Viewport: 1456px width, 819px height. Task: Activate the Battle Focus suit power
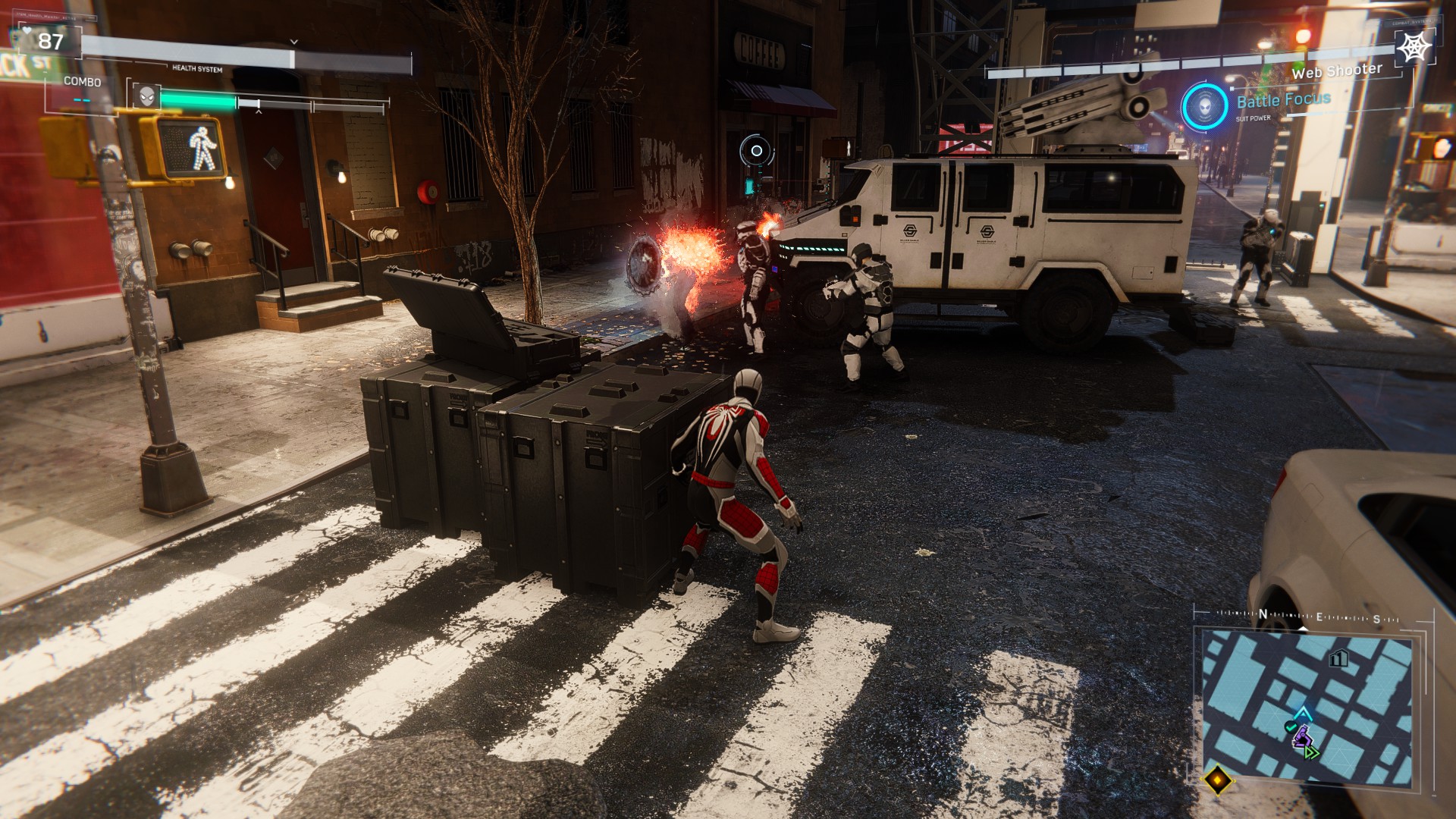1204,105
